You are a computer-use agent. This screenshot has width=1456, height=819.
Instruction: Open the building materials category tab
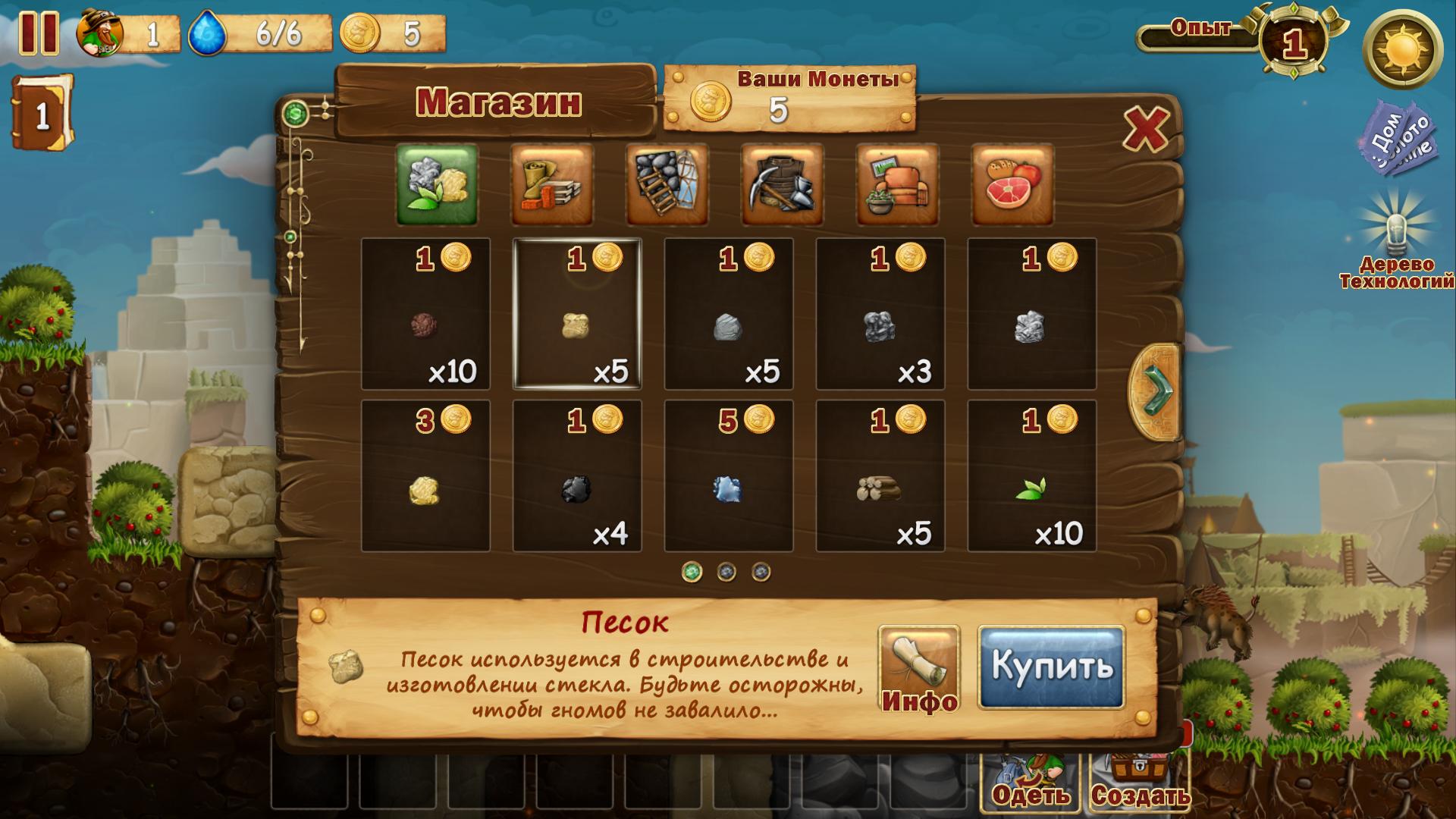click(x=552, y=185)
